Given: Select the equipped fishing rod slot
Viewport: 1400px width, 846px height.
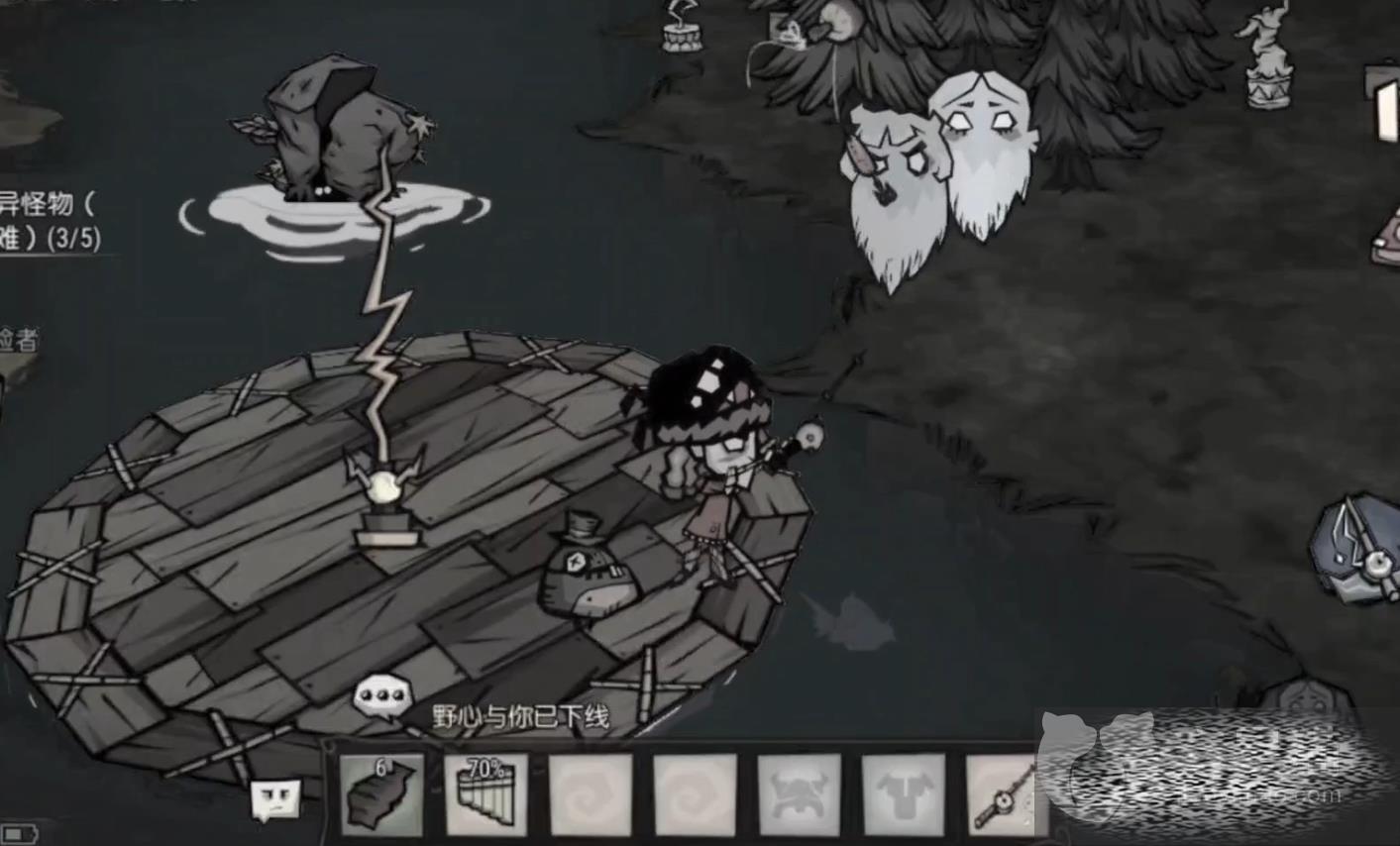Looking at the screenshot, I should (1003, 793).
